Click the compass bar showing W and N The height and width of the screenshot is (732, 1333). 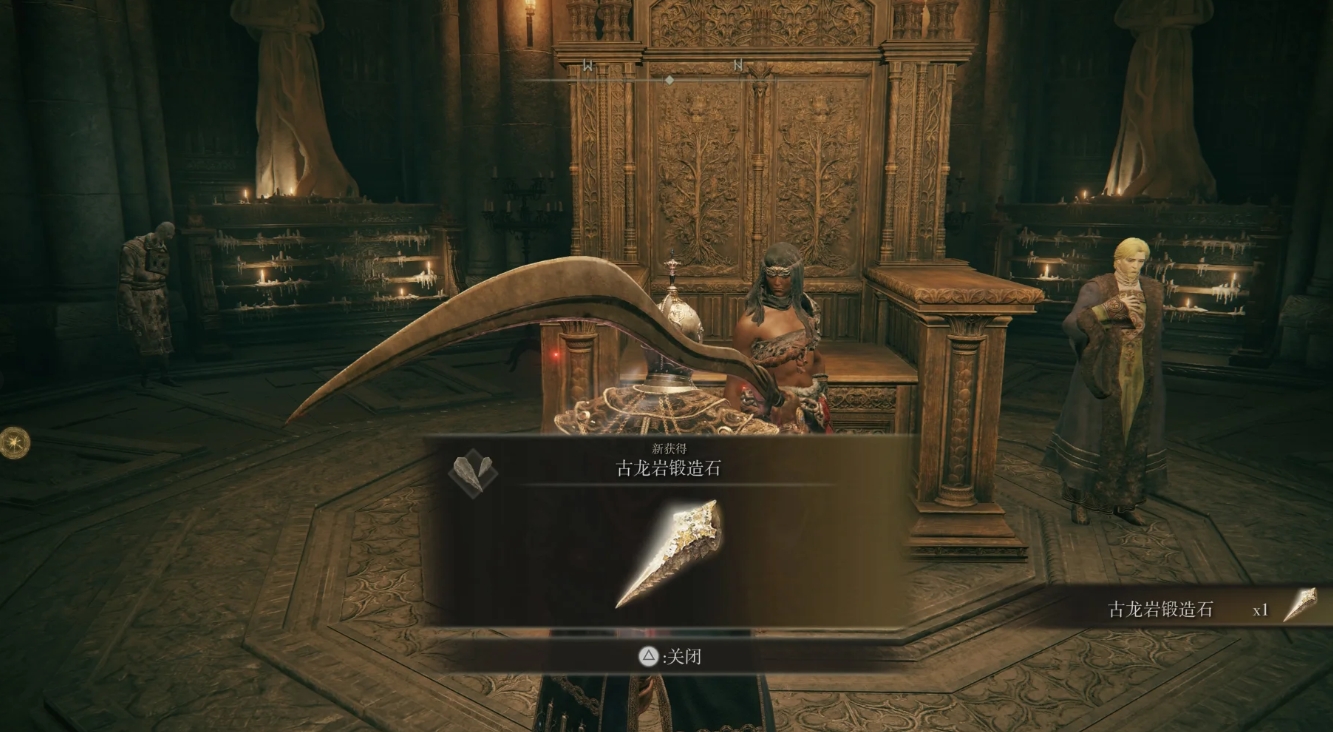[667, 78]
